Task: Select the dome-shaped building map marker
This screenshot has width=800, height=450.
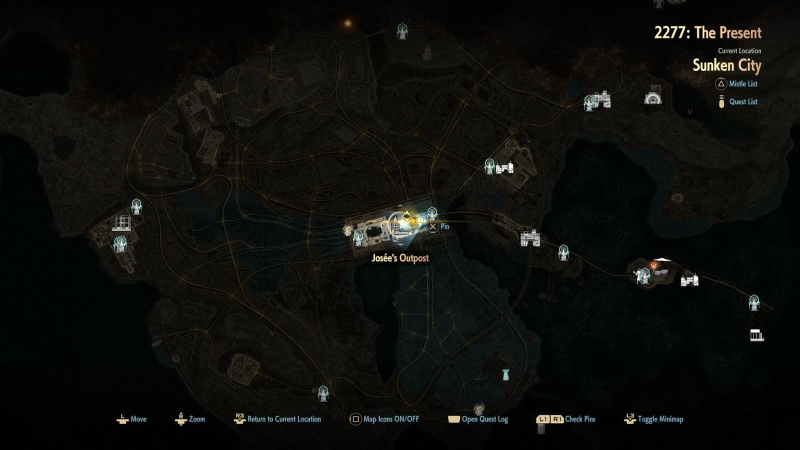Action: (656, 98)
